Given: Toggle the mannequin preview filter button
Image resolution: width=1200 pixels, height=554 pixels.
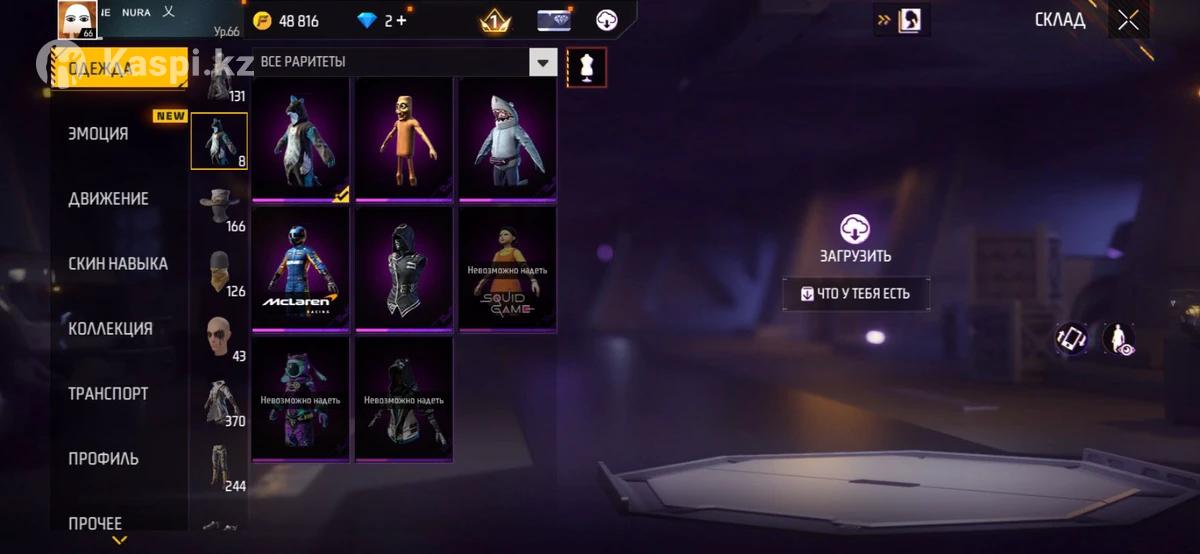Looking at the screenshot, I should pos(585,67).
